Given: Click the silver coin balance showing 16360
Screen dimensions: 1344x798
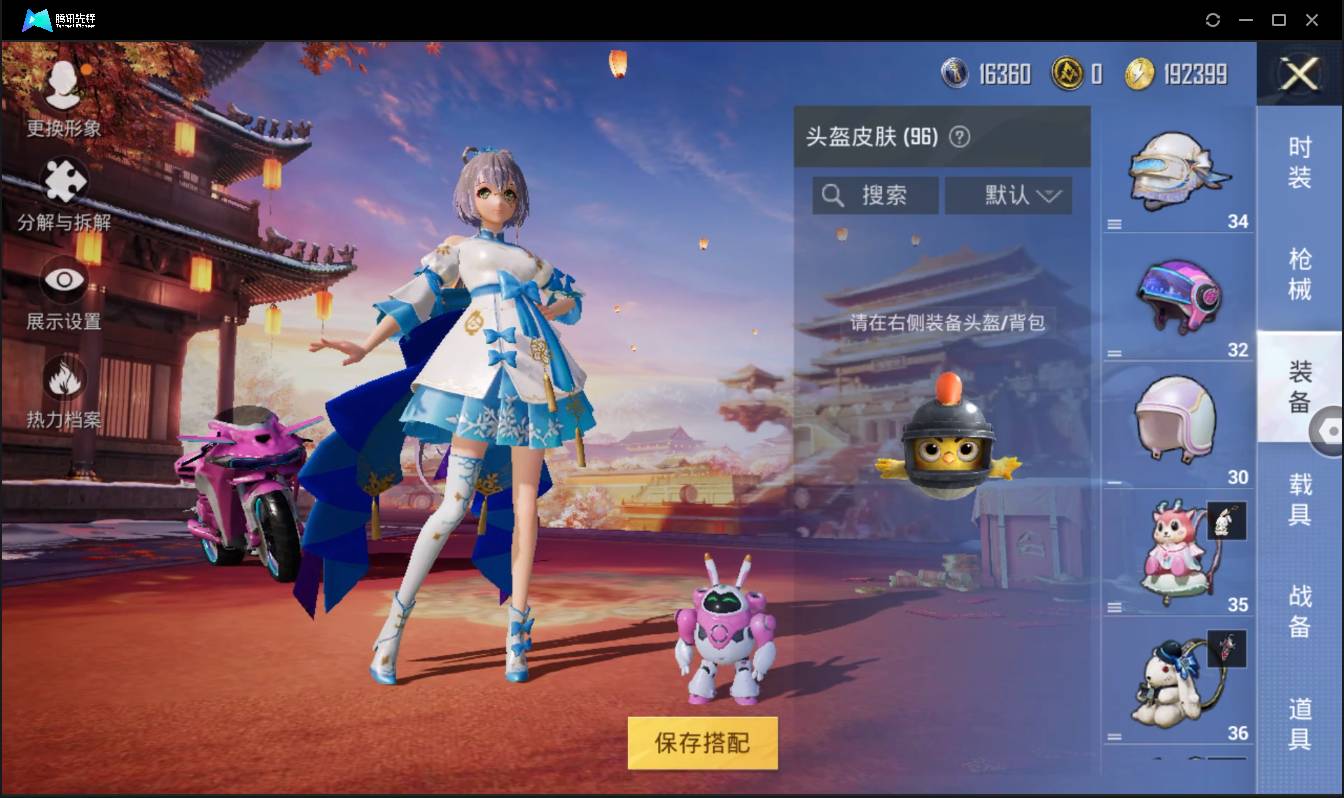Looking at the screenshot, I should 985,73.
